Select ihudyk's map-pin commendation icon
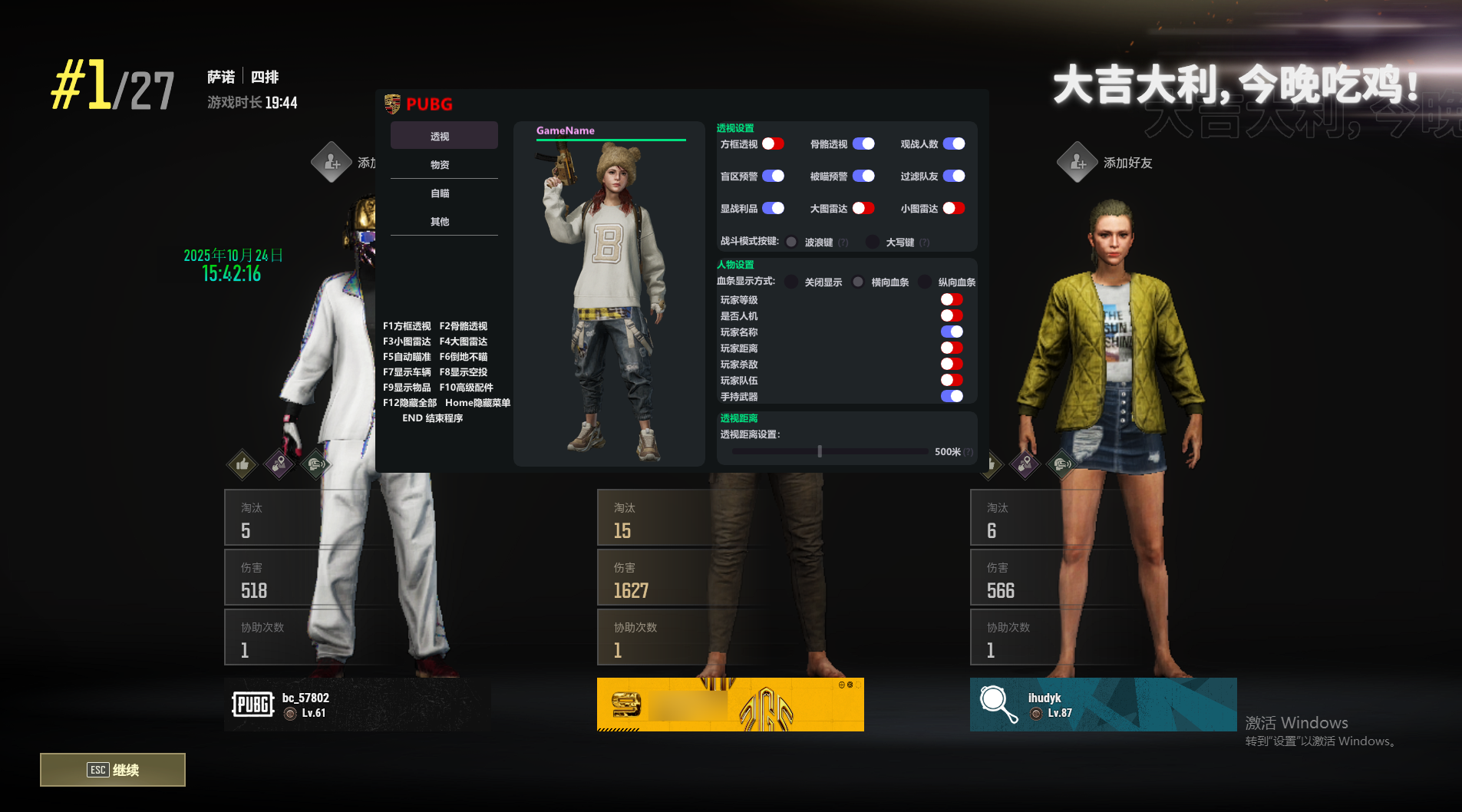This screenshot has height=812, width=1462. (x=1025, y=464)
